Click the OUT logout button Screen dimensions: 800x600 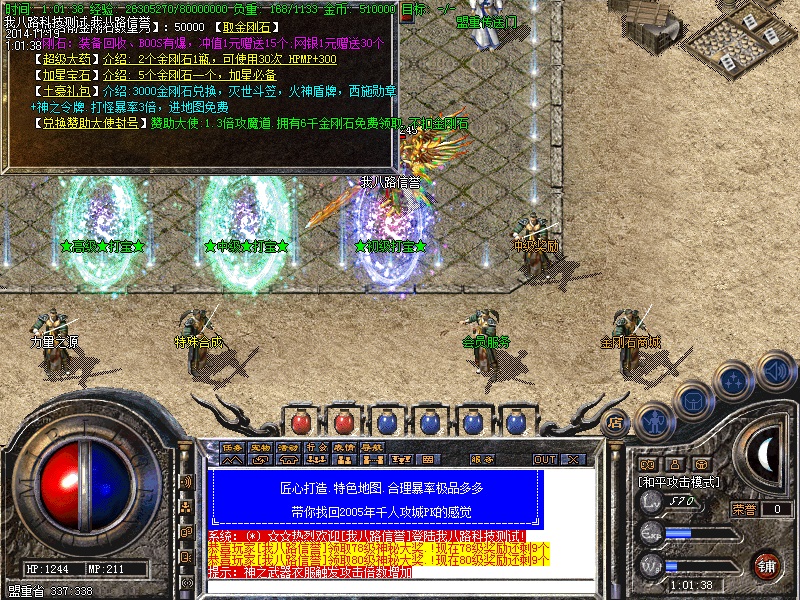click(x=545, y=460)
